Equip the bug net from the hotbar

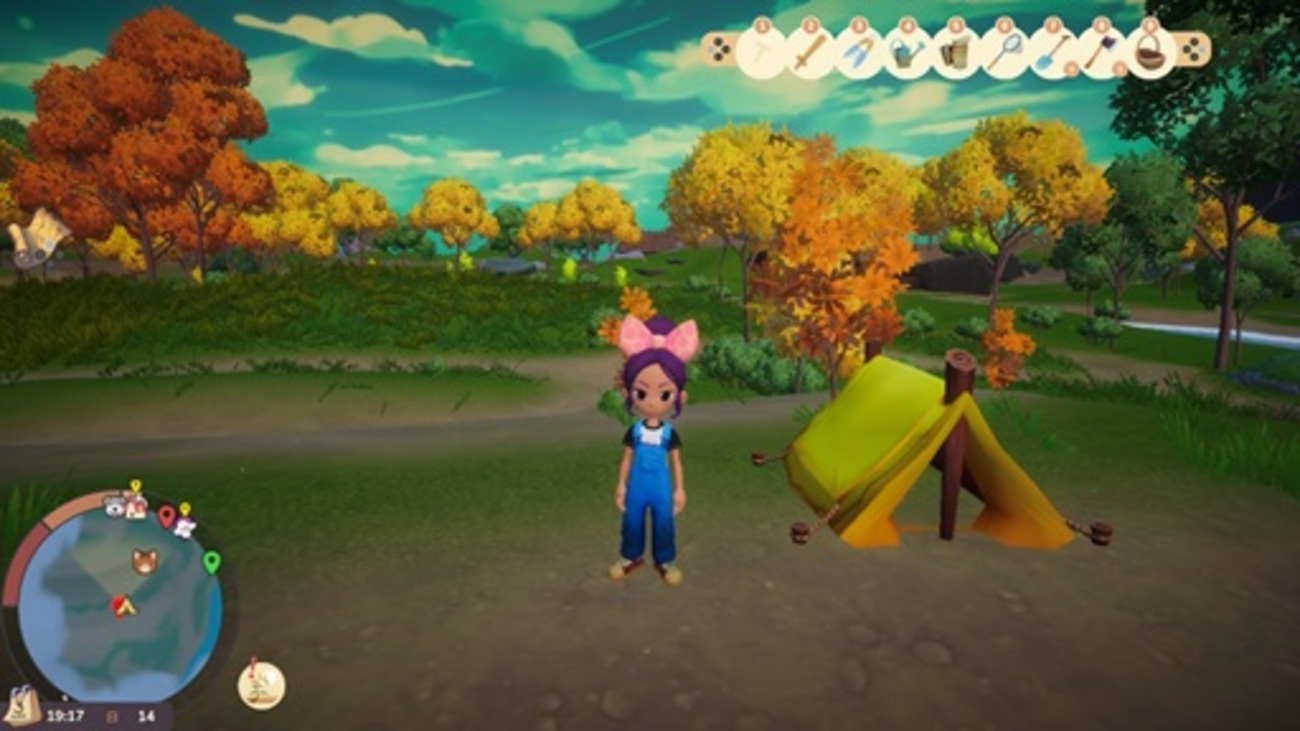(1003, 51)
